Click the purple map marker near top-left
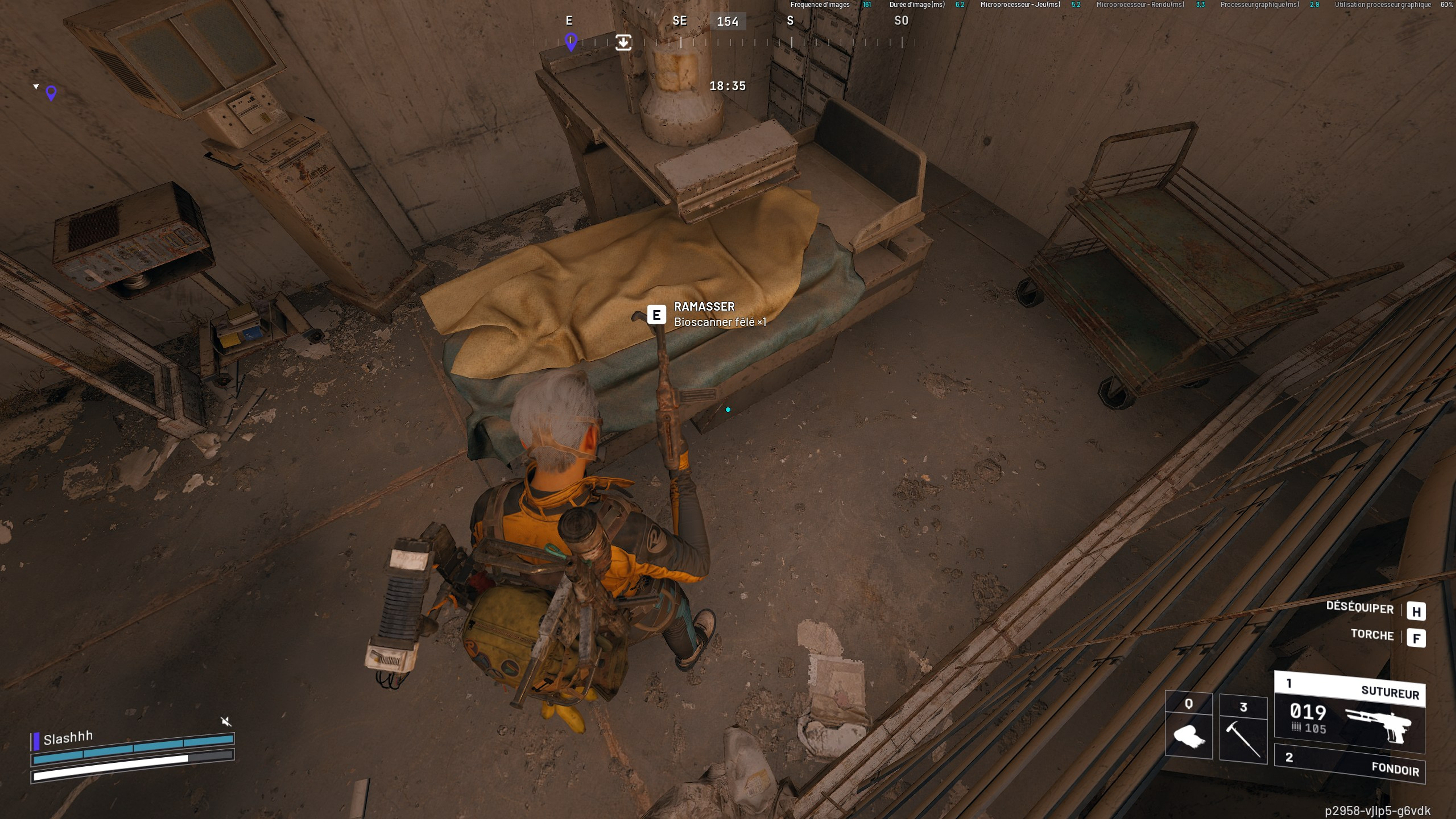This screenshot has height=819, width=1456. (50, 92)
